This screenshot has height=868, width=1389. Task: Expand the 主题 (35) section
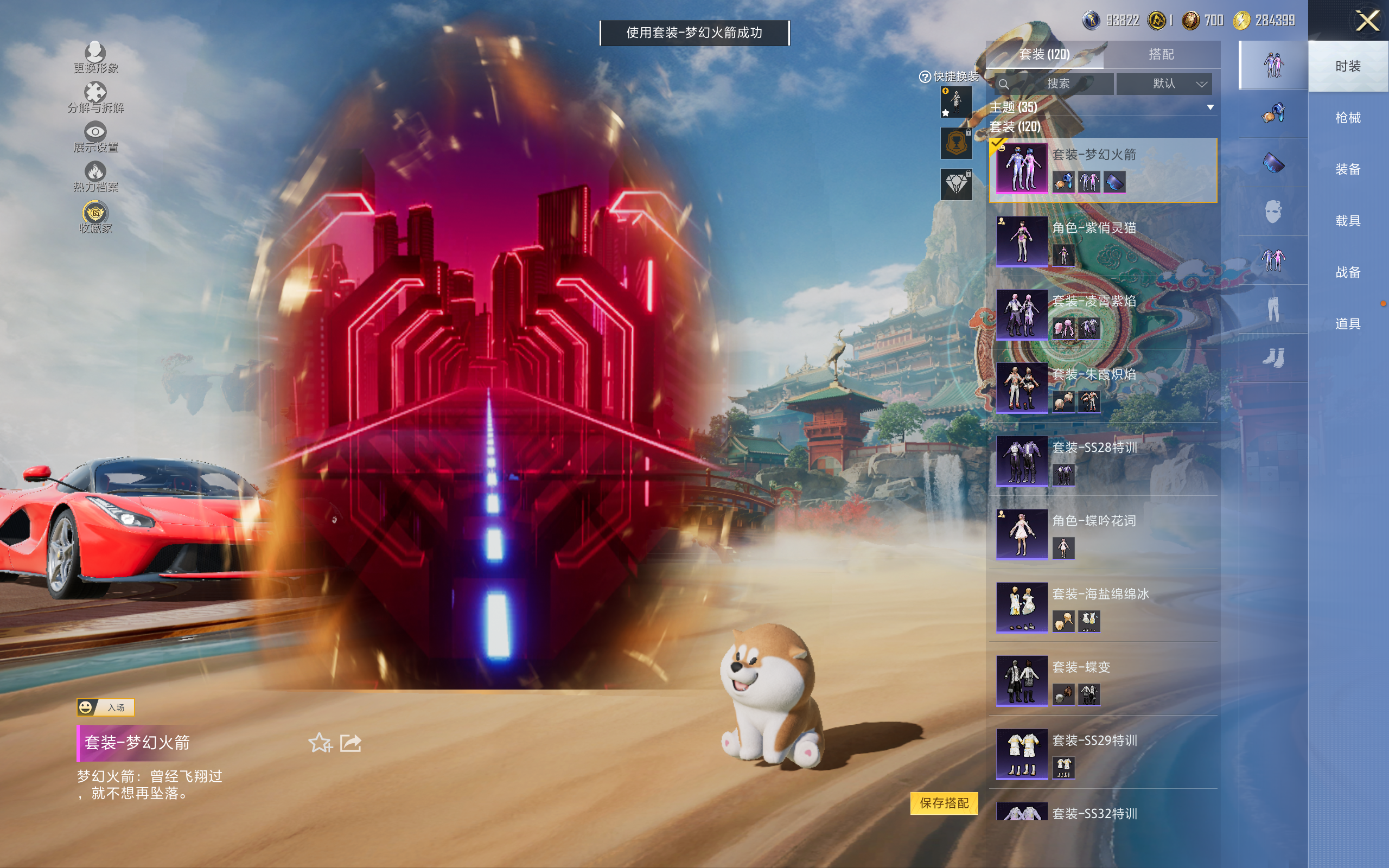click(x=1101, y=107)
